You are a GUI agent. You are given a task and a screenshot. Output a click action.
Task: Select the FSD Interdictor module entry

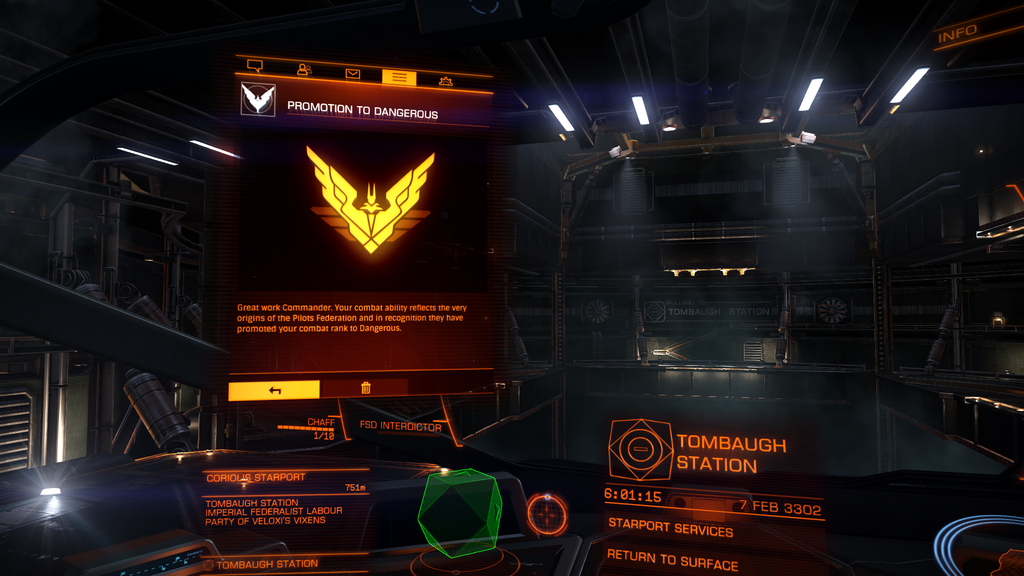[400, 426]
